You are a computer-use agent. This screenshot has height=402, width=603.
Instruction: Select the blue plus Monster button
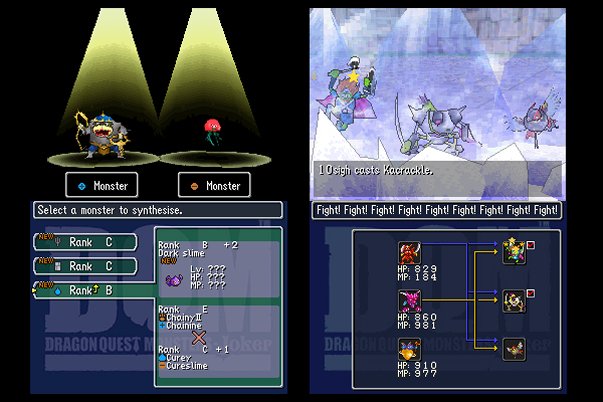coord(100,185)
